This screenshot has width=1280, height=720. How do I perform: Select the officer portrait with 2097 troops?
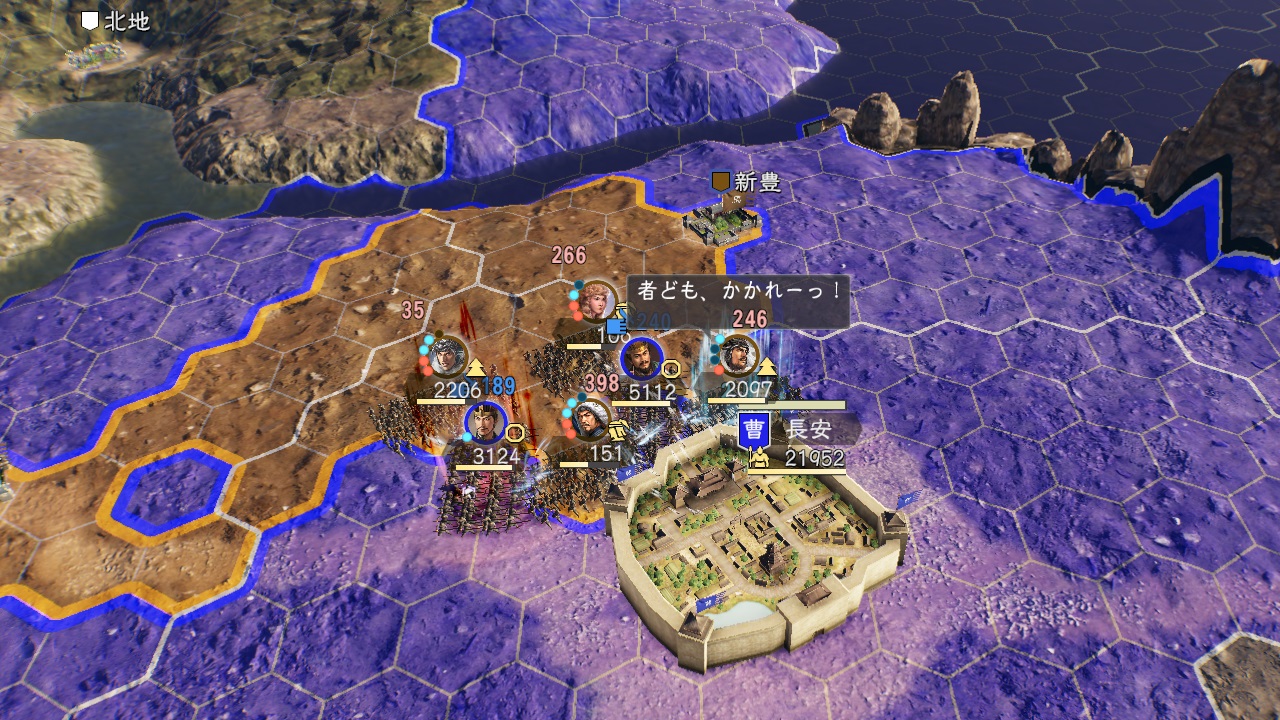(739, 355)
